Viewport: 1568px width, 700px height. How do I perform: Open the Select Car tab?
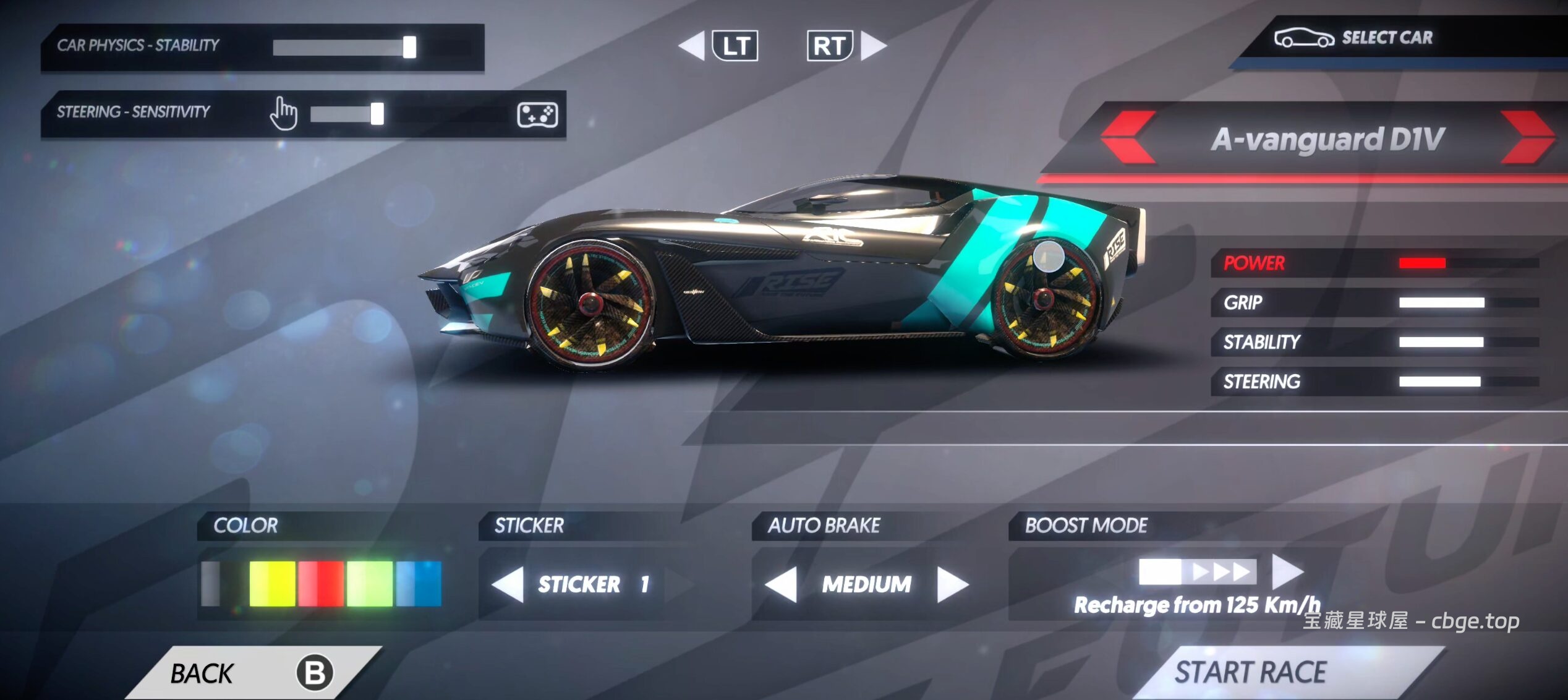(x=1385, y=38)
